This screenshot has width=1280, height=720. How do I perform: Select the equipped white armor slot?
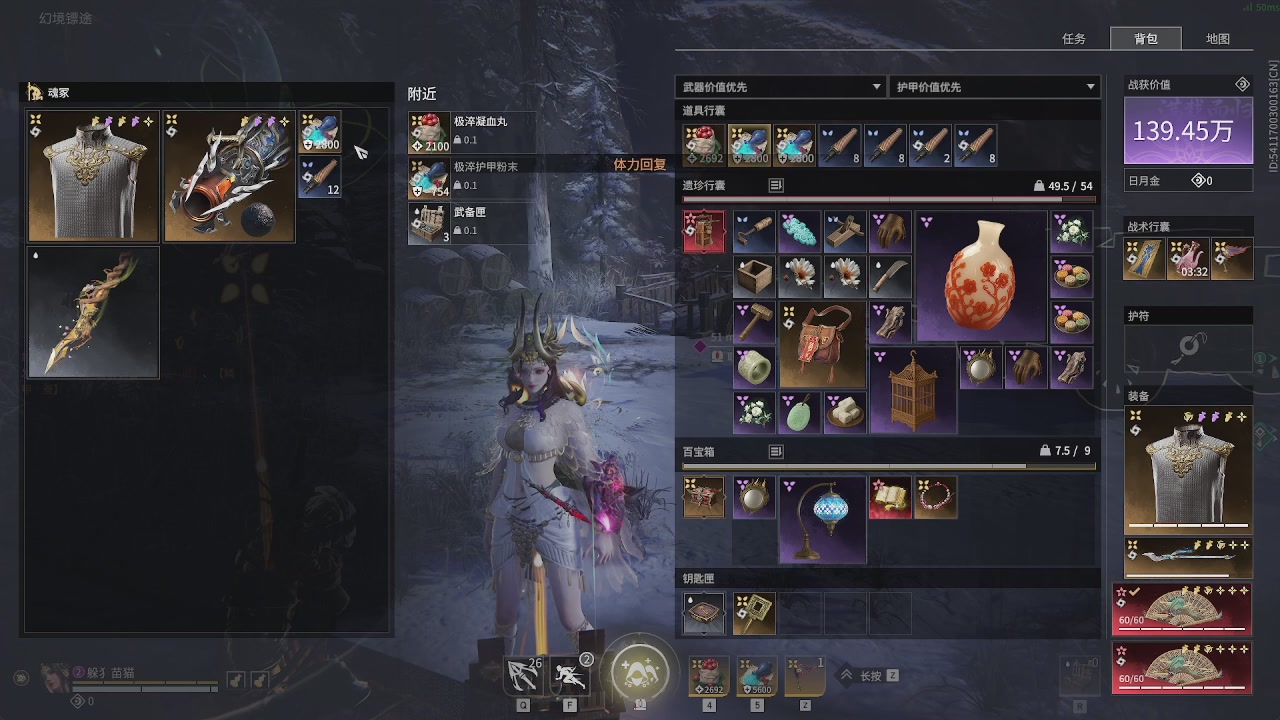pyautogui.click(x=1188, y=470)
